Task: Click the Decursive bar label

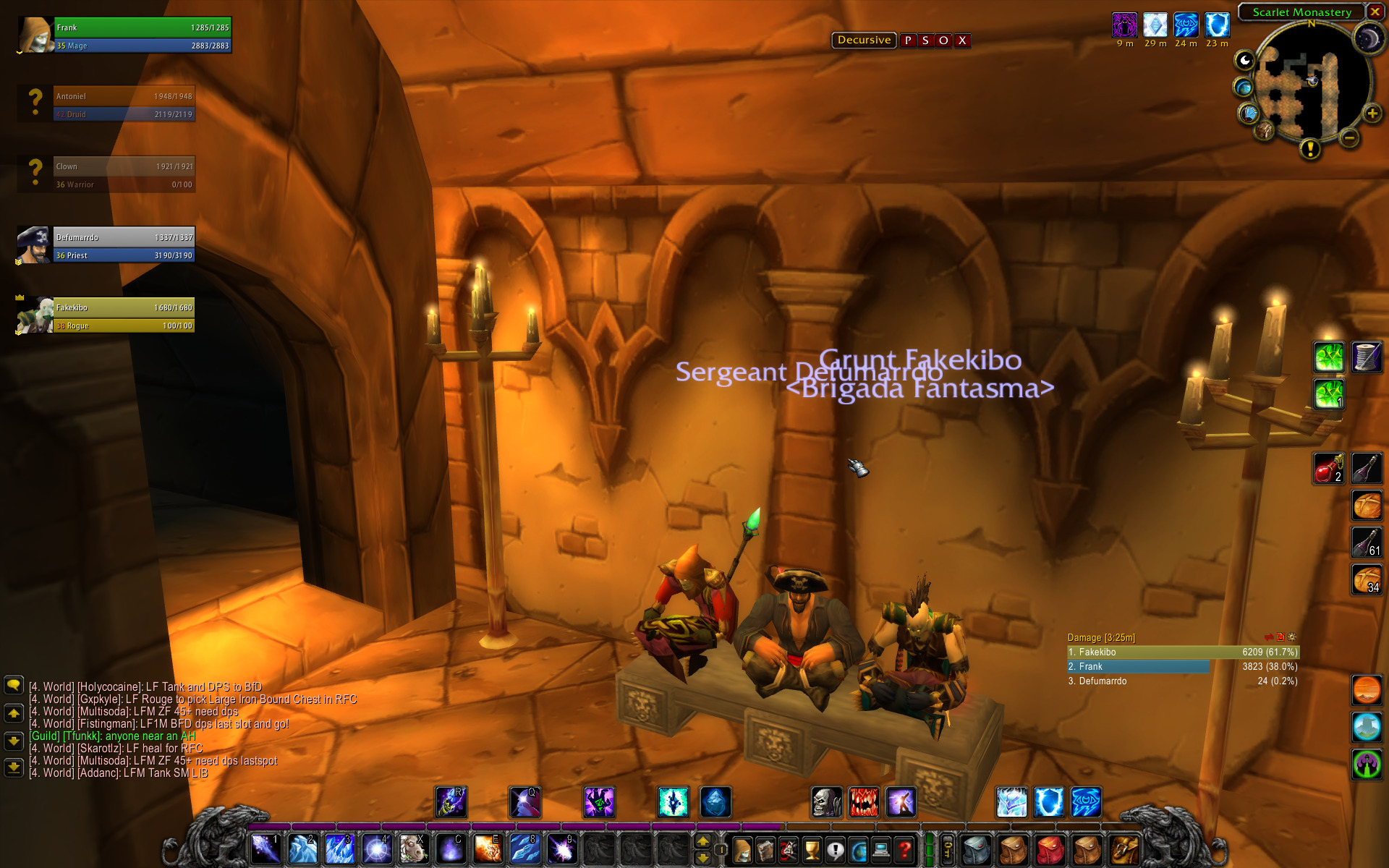Action: click(864, 41)
